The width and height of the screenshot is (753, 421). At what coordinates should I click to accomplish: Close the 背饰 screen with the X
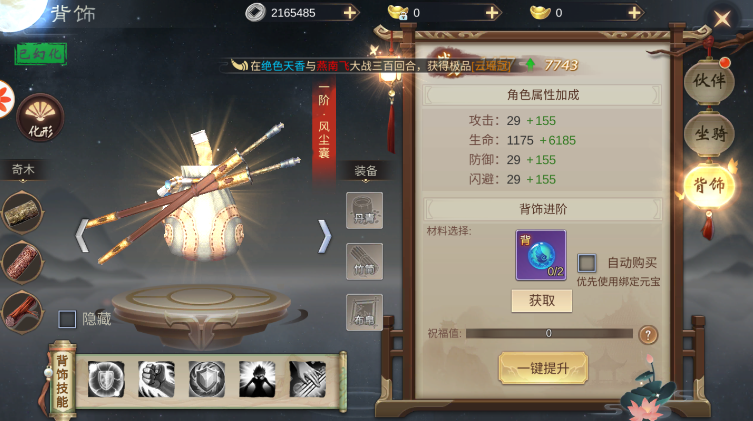pyautogui.click(x=722, y=18)
